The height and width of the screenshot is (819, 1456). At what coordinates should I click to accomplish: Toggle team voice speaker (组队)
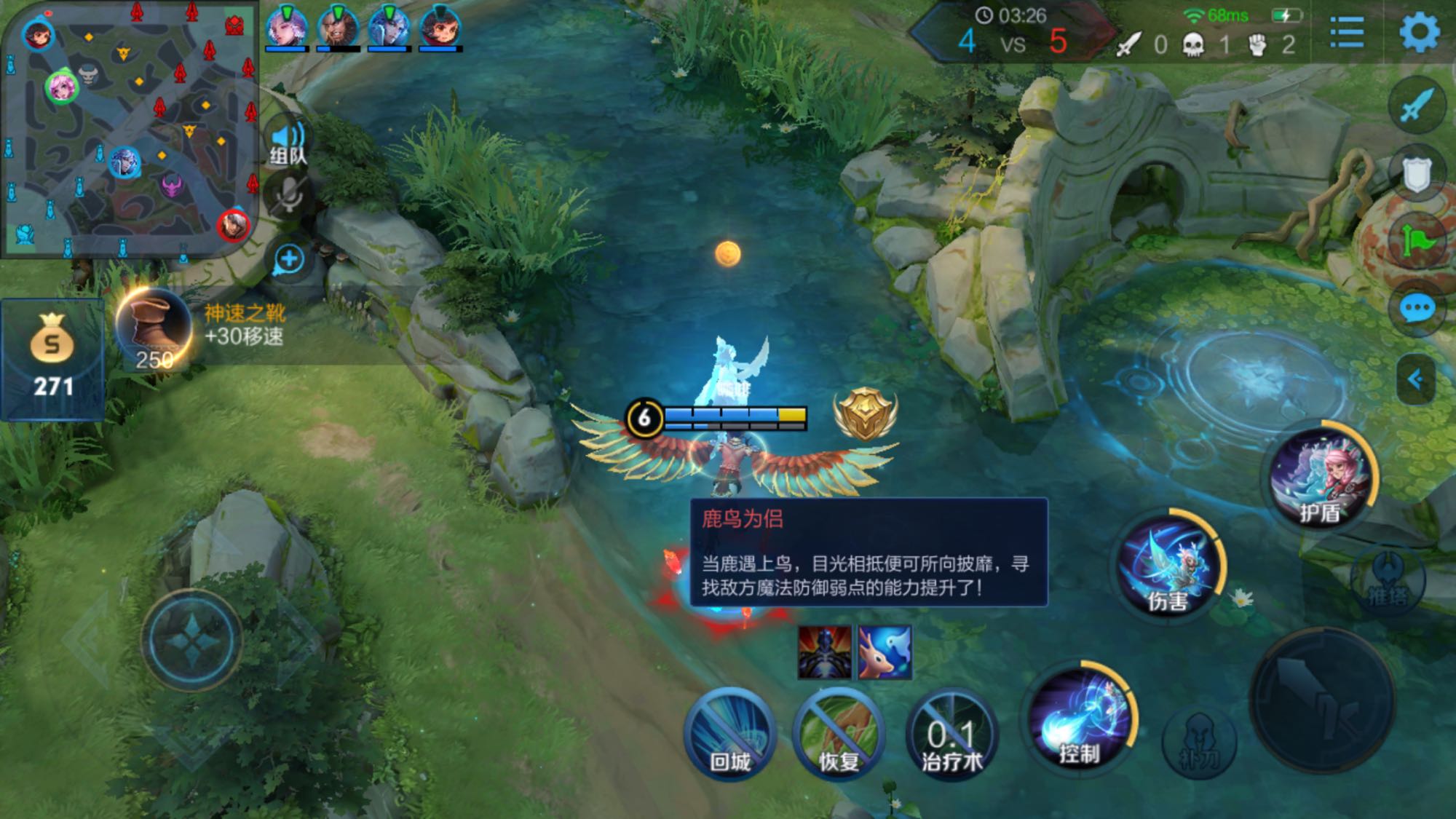click(288, 143)
